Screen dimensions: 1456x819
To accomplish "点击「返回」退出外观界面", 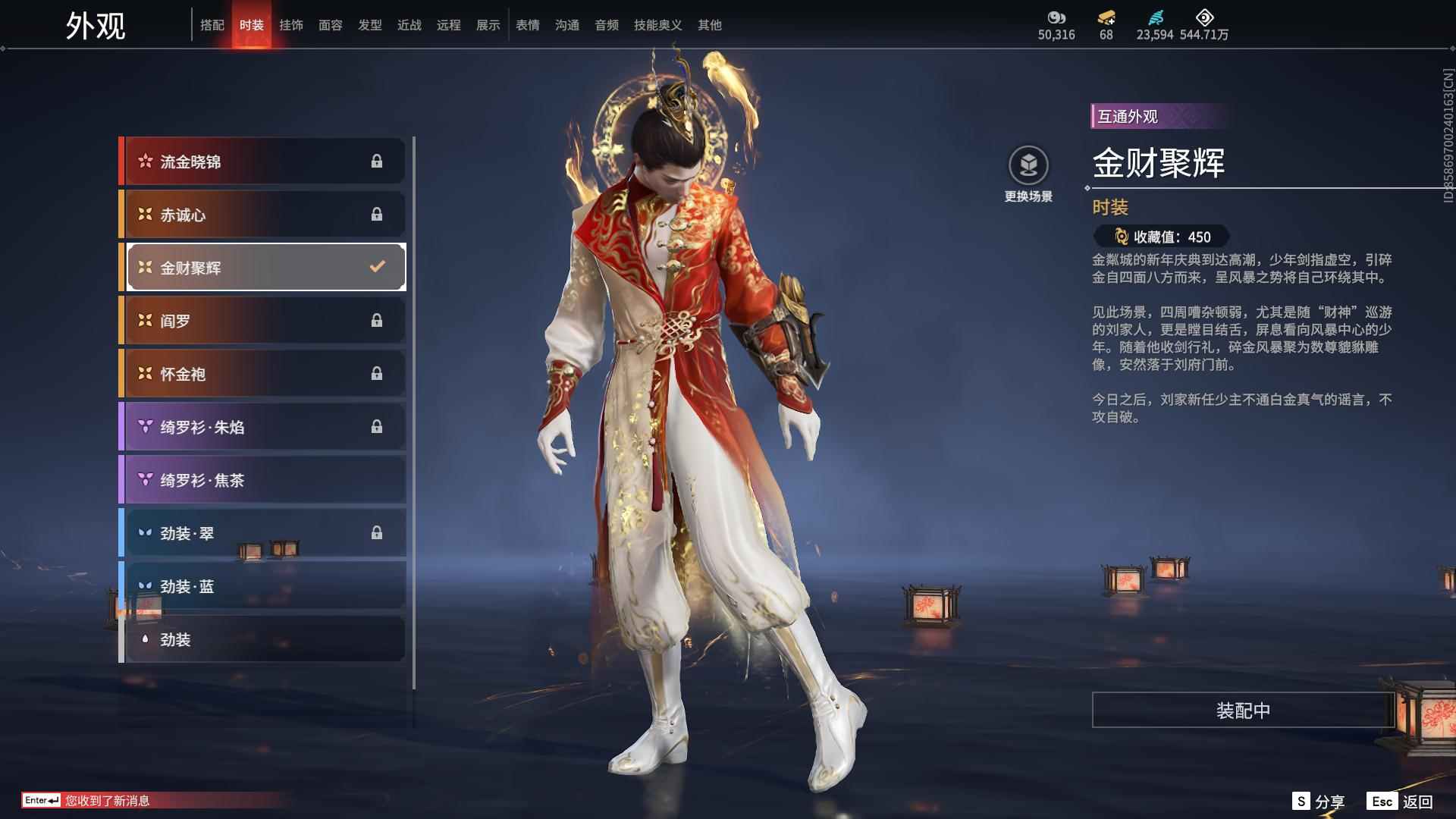I will 1420,800.
